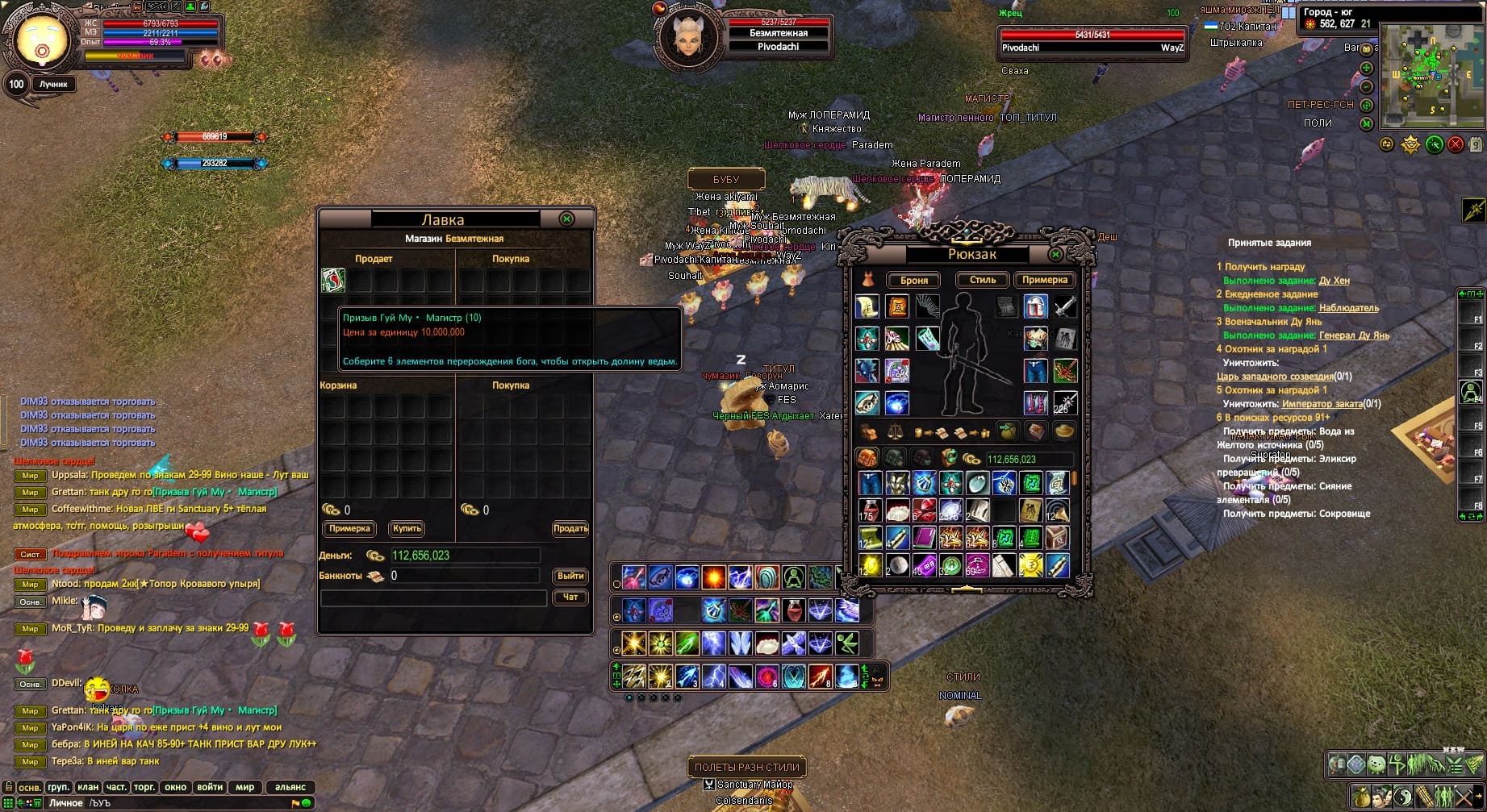
Task: Click the Купить button
Action: (x=407, y=529)
